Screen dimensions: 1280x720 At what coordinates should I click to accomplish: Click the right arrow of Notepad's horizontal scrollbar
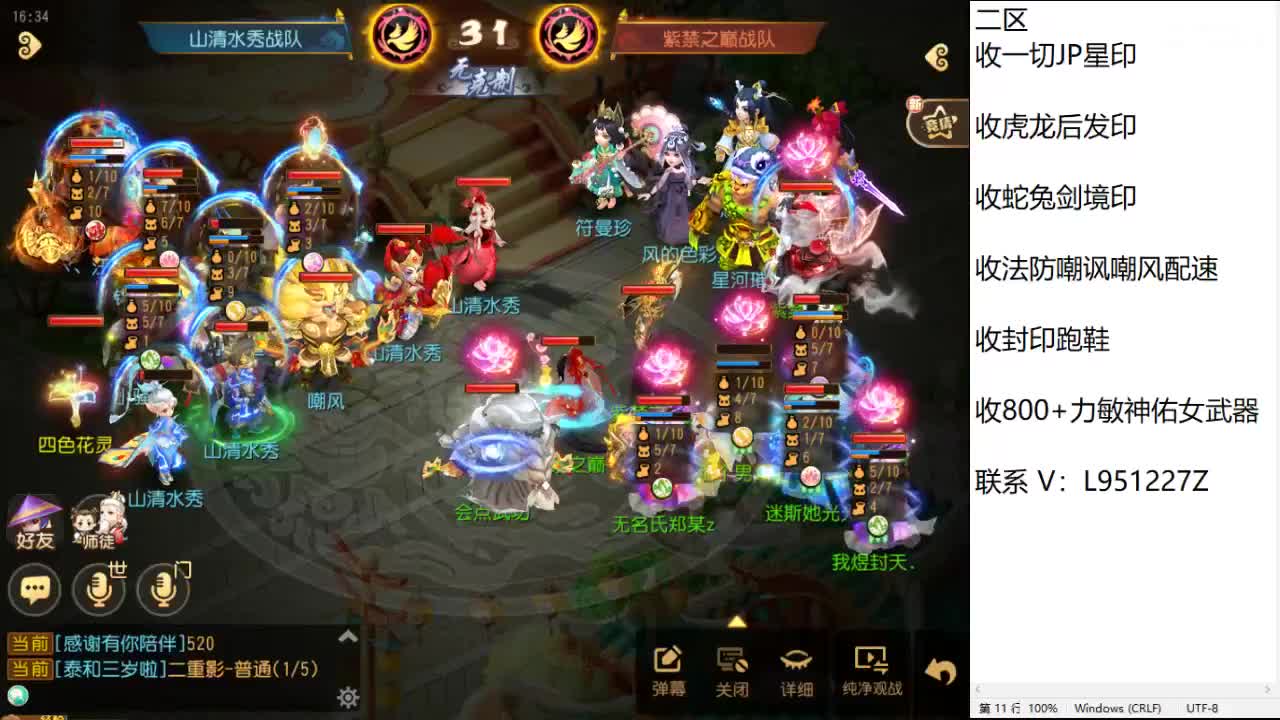[x=1267, y=690]
